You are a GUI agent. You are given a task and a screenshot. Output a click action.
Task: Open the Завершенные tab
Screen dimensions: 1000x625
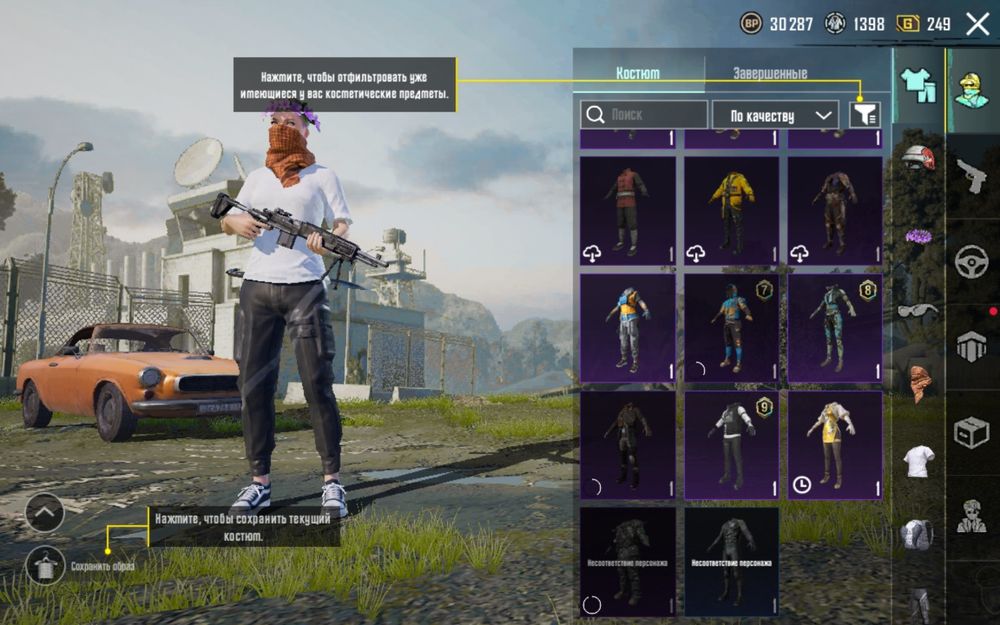click(769, 73)
